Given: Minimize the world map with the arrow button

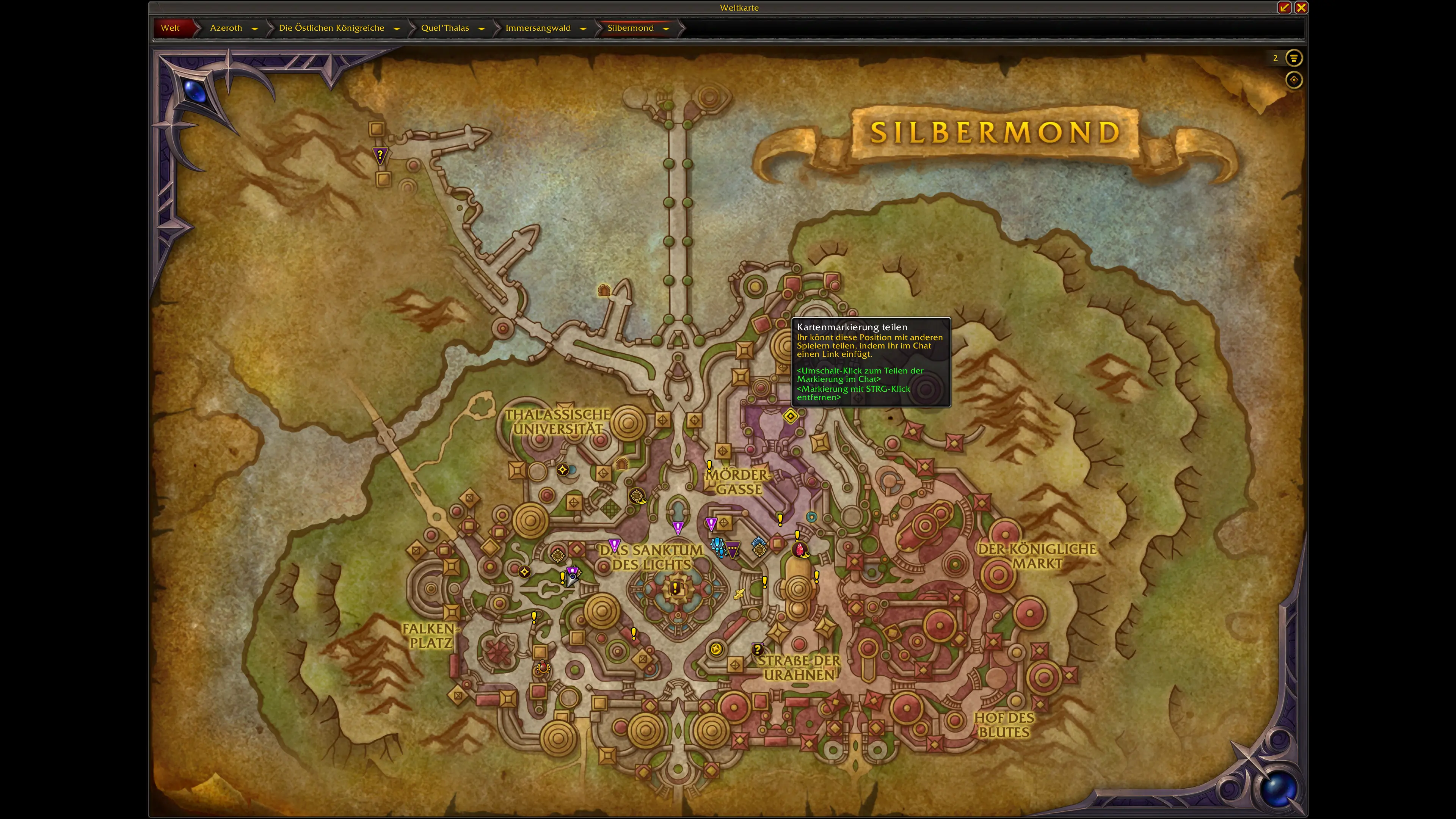Looking at the screenshot, I should point(1284,7).
